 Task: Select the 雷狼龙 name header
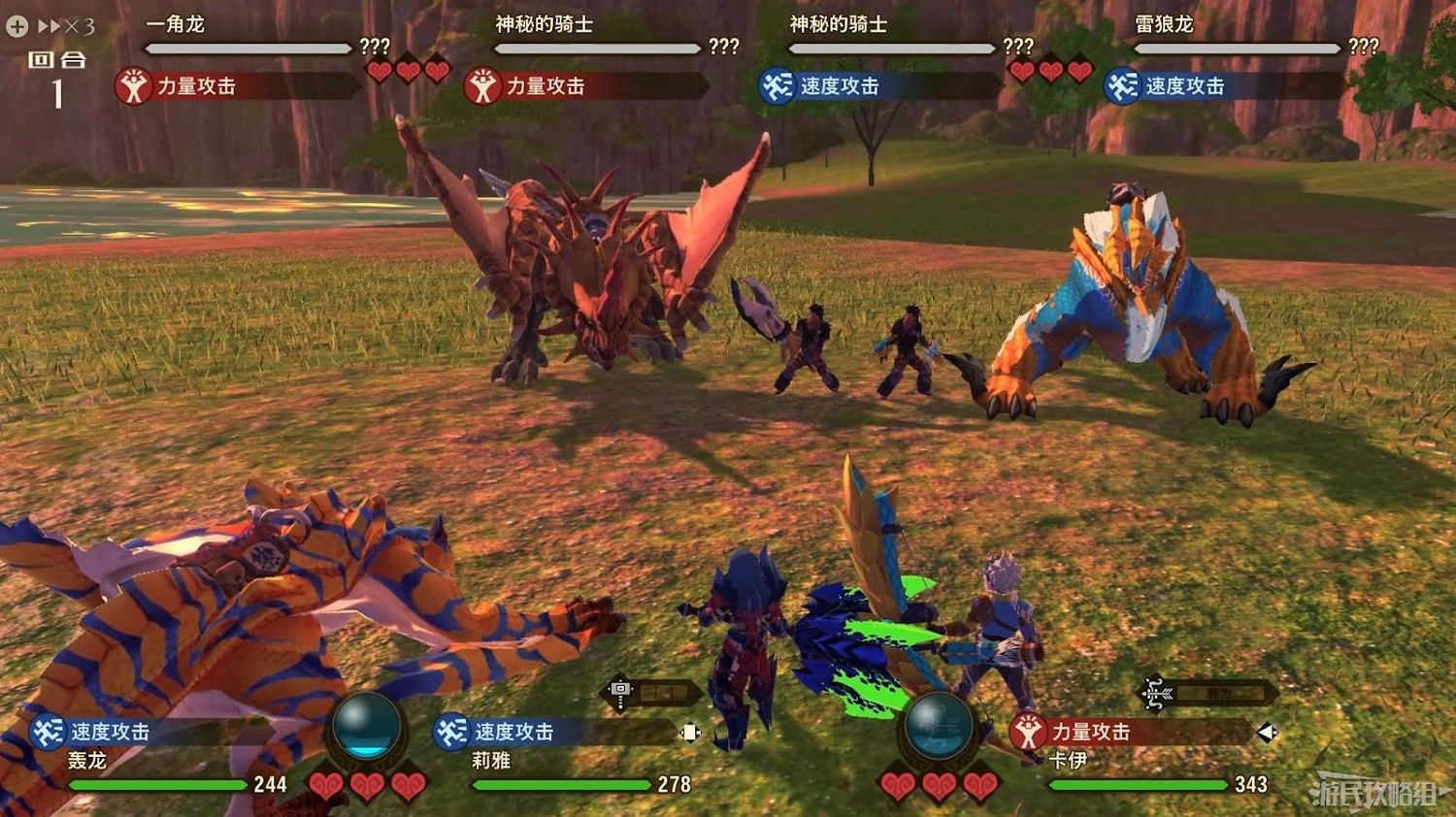pos(1165,23)
